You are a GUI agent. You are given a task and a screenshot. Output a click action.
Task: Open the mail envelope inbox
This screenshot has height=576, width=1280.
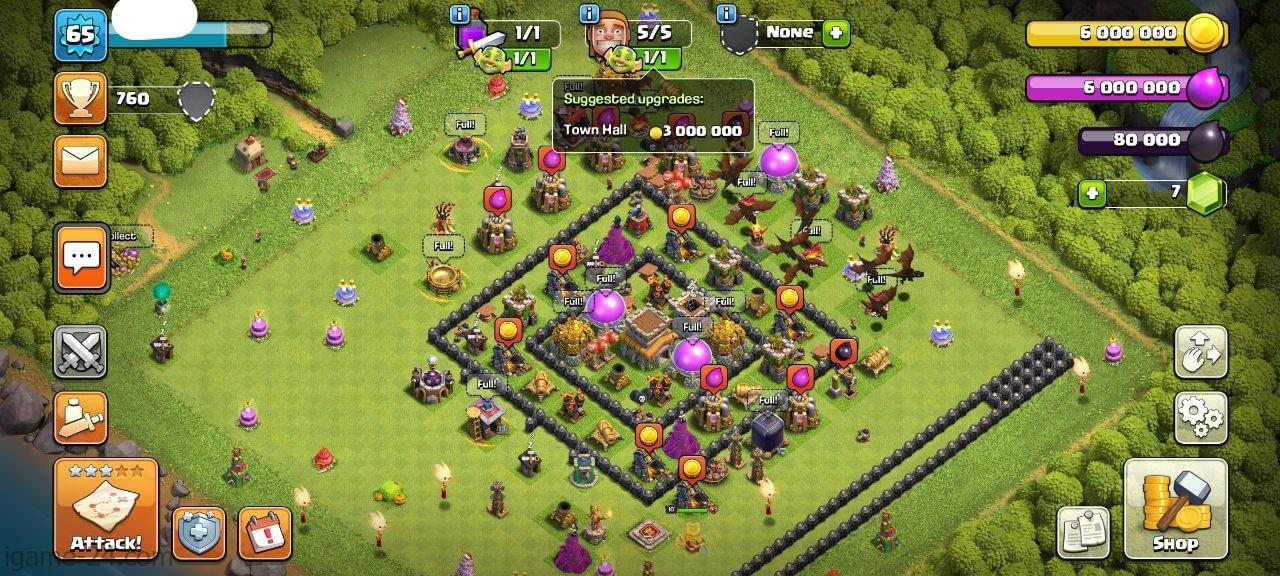[80, 160]
